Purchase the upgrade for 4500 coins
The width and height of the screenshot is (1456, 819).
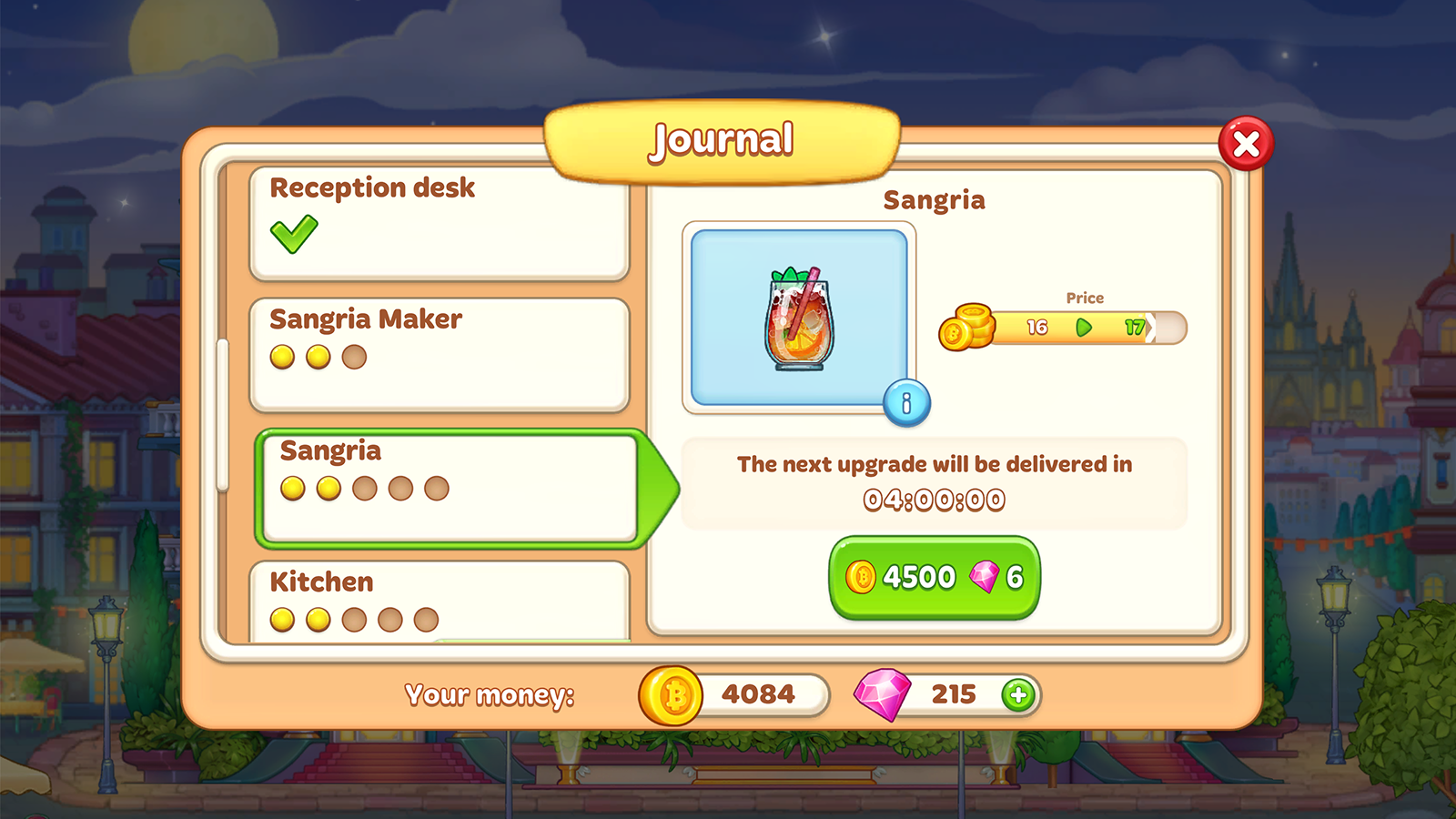pos(933,576)
